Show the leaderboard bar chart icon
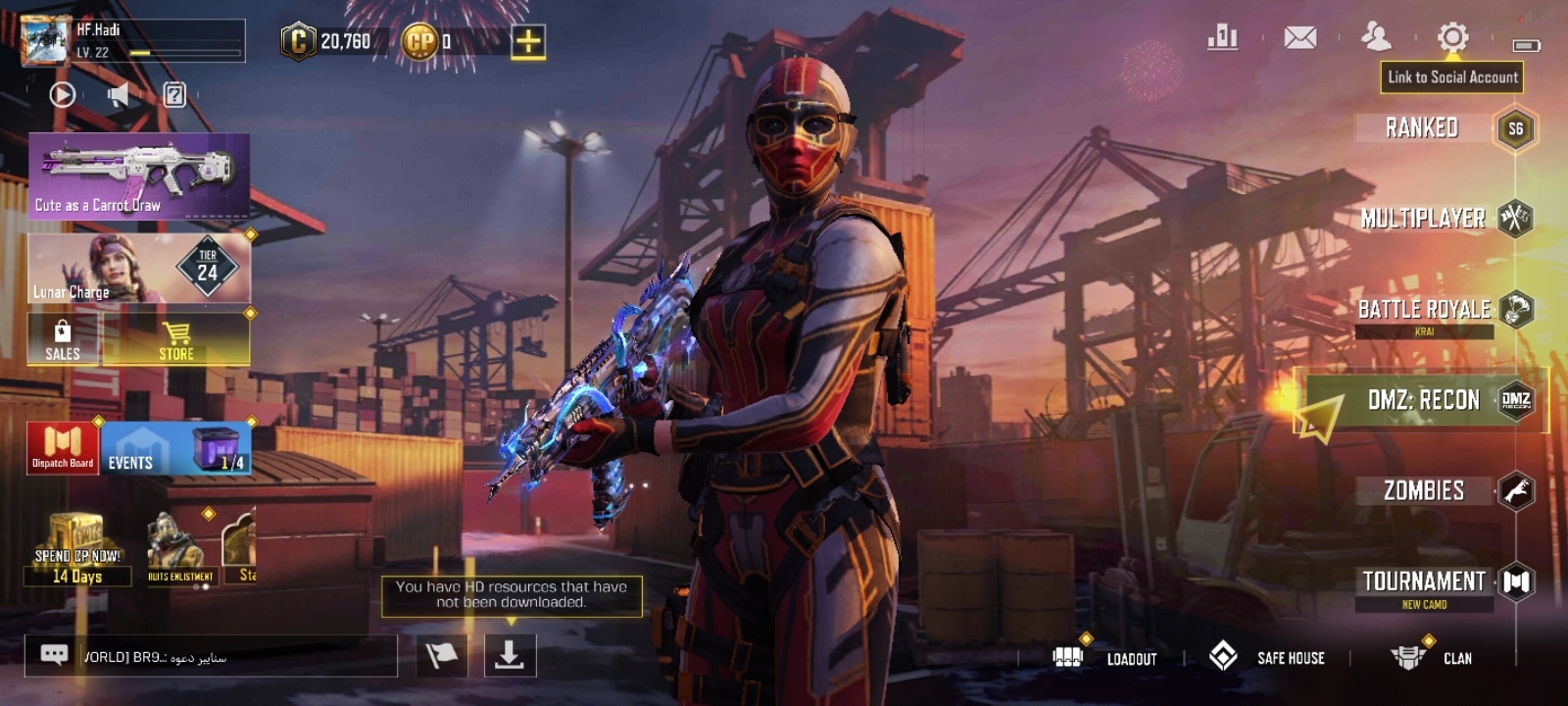Screen dimensions: 1568x706 (x=1222, y=38)
